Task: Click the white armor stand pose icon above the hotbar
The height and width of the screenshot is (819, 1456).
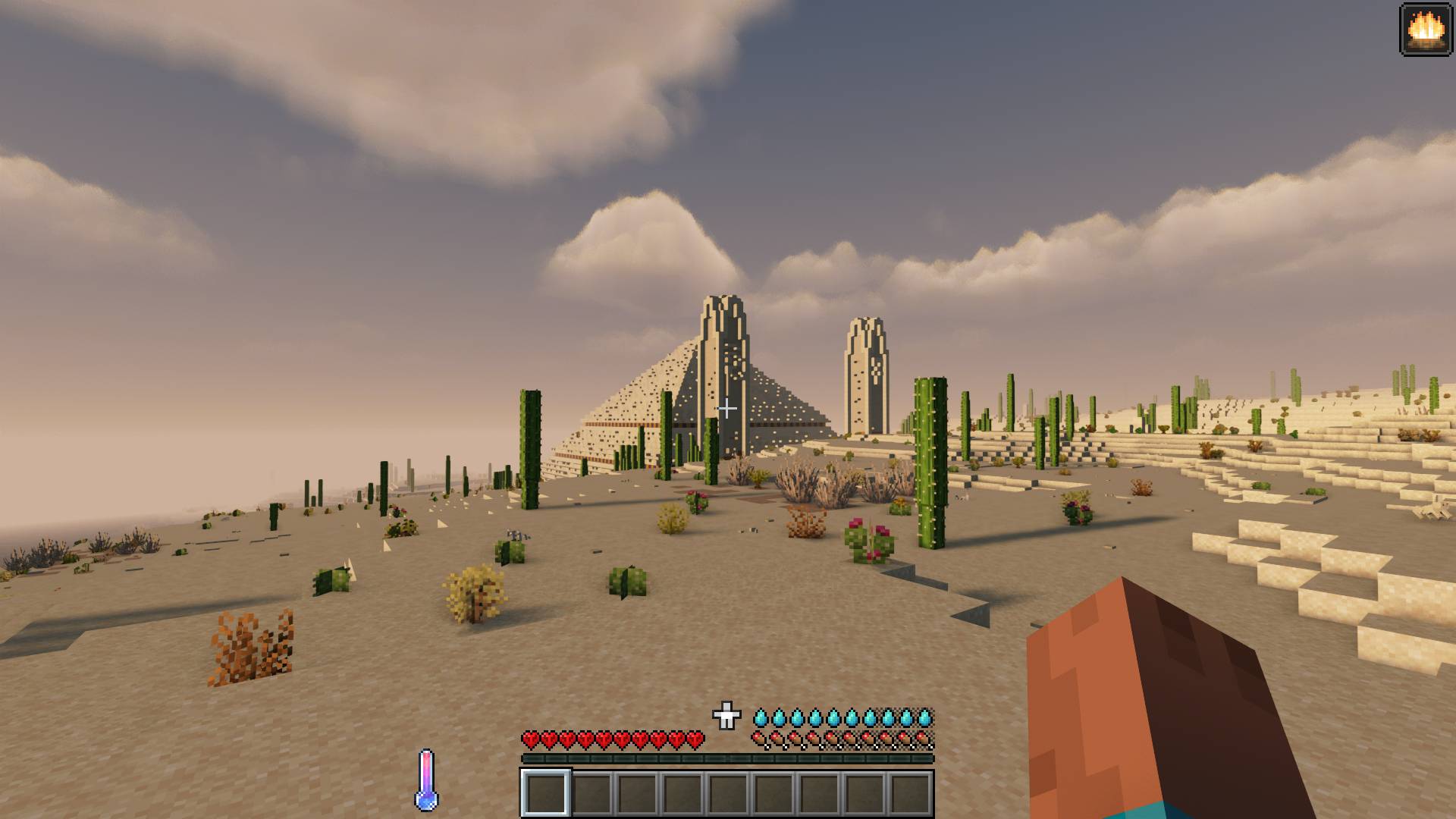Action: (x=726, y=714)
